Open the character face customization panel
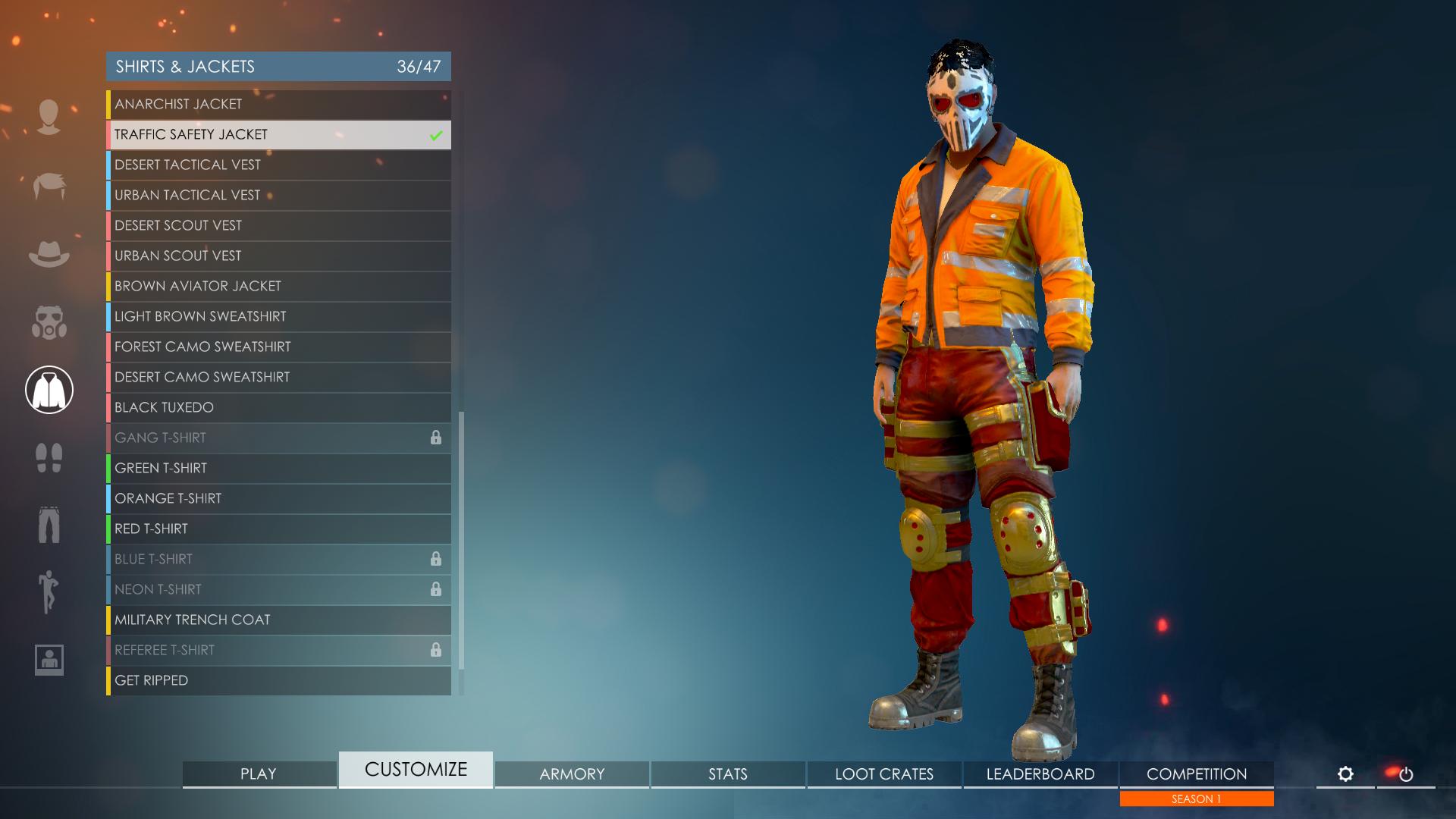 tap(49, 115)
